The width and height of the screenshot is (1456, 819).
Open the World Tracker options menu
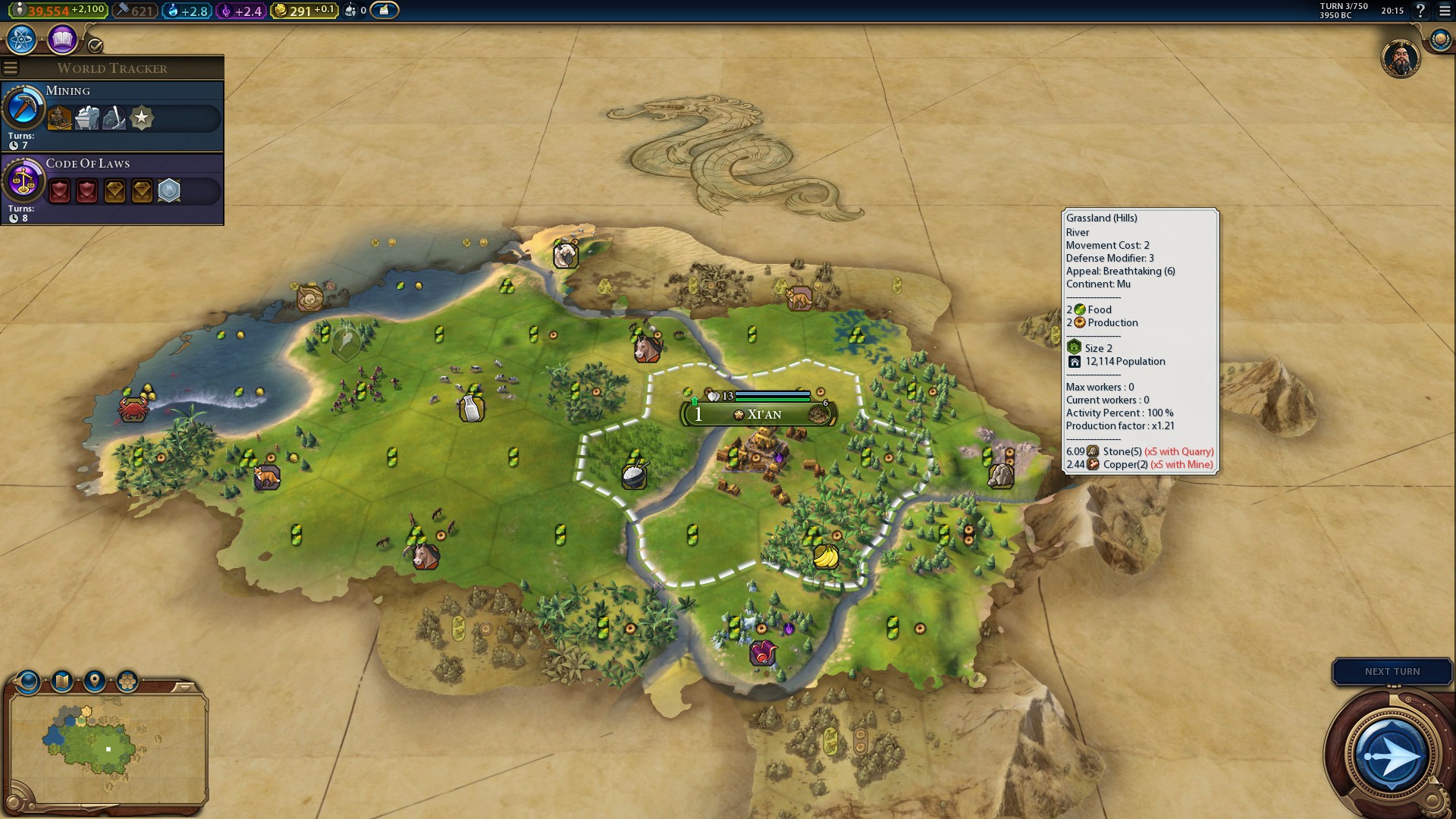11,68
